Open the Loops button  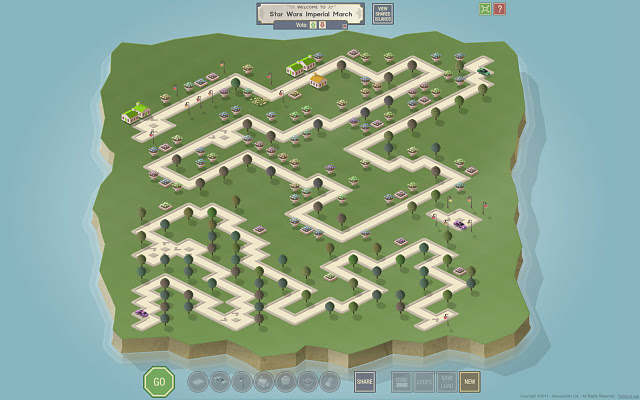(x=424, y=381)
